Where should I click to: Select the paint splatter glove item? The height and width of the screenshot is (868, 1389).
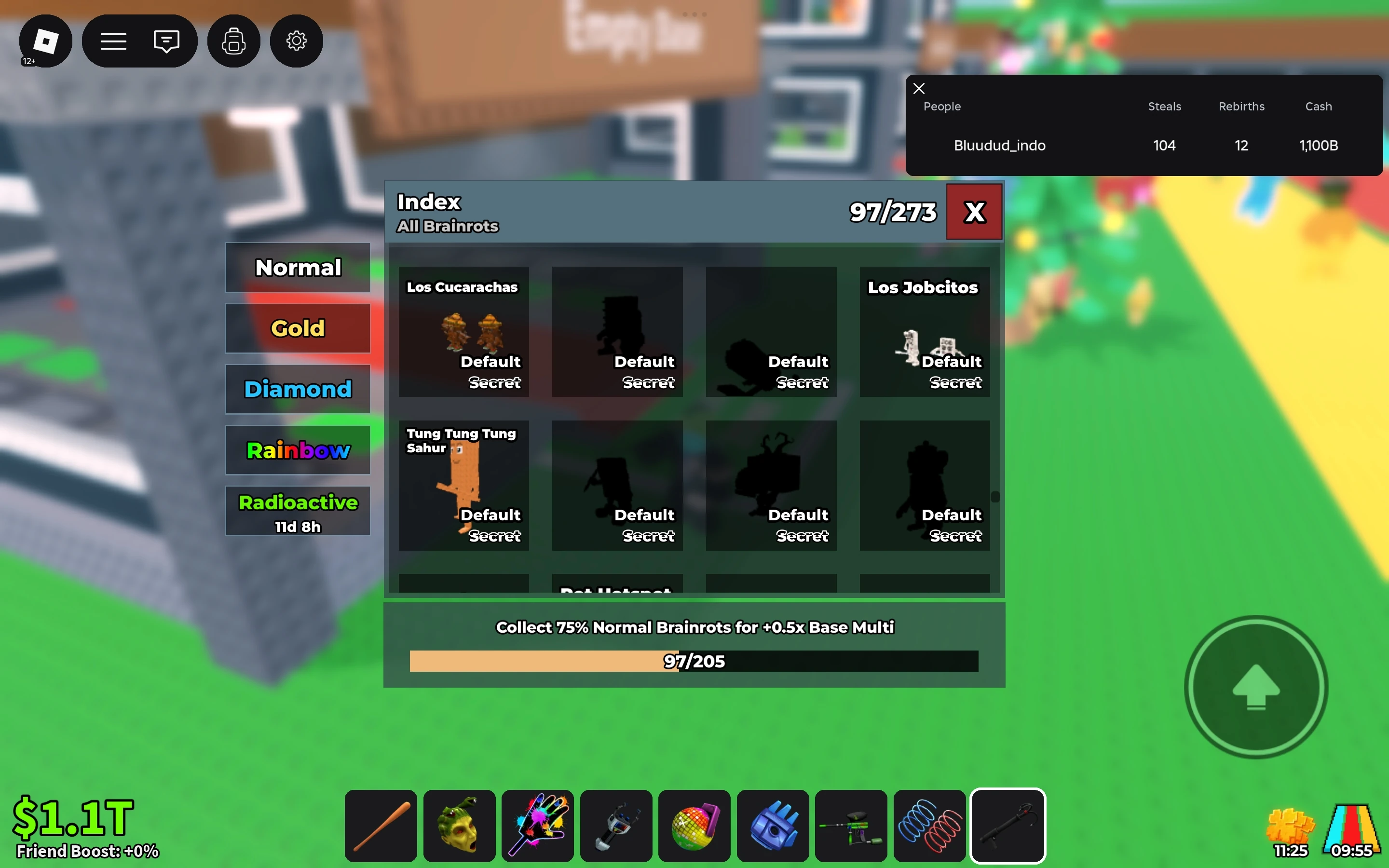coord(537,826)
